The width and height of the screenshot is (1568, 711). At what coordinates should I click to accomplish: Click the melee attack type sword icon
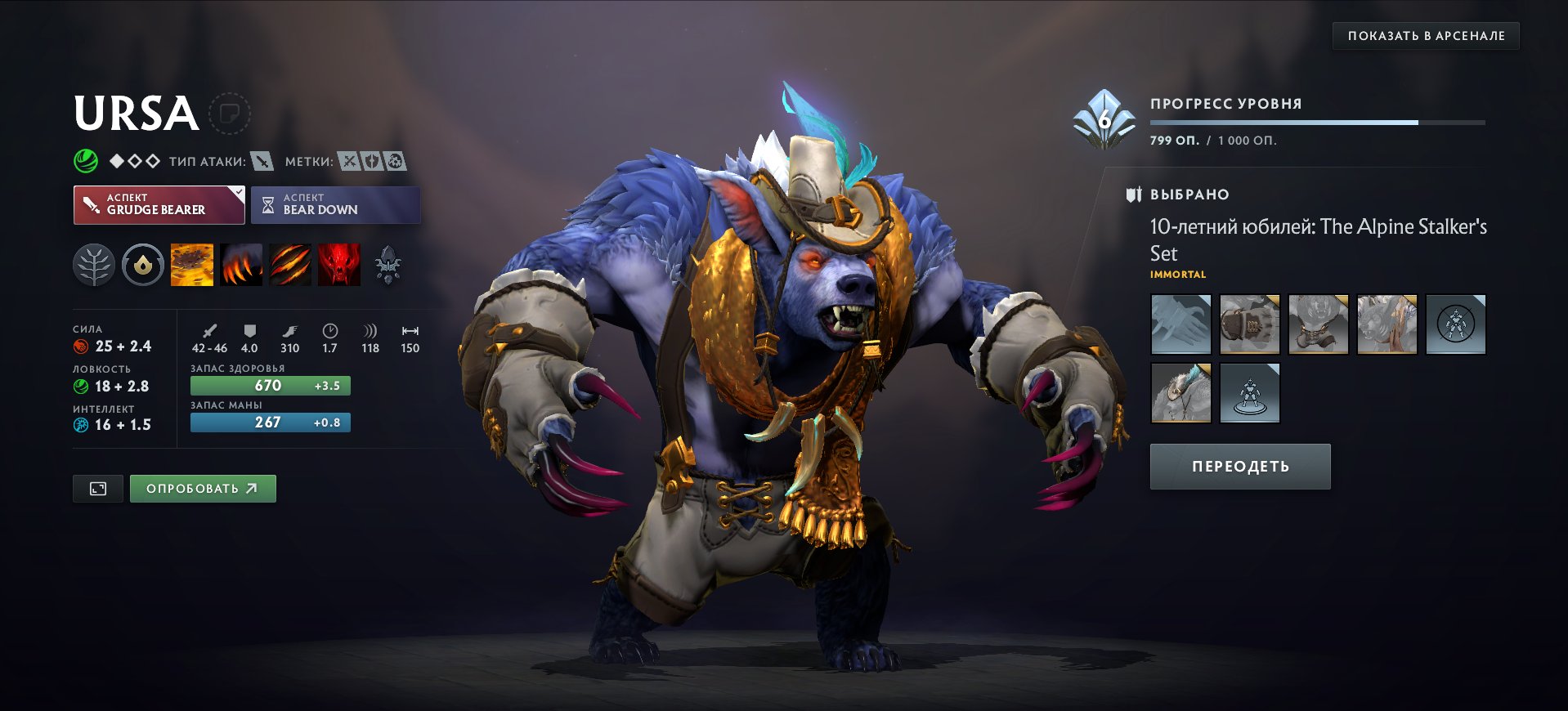tap(263, 161)
